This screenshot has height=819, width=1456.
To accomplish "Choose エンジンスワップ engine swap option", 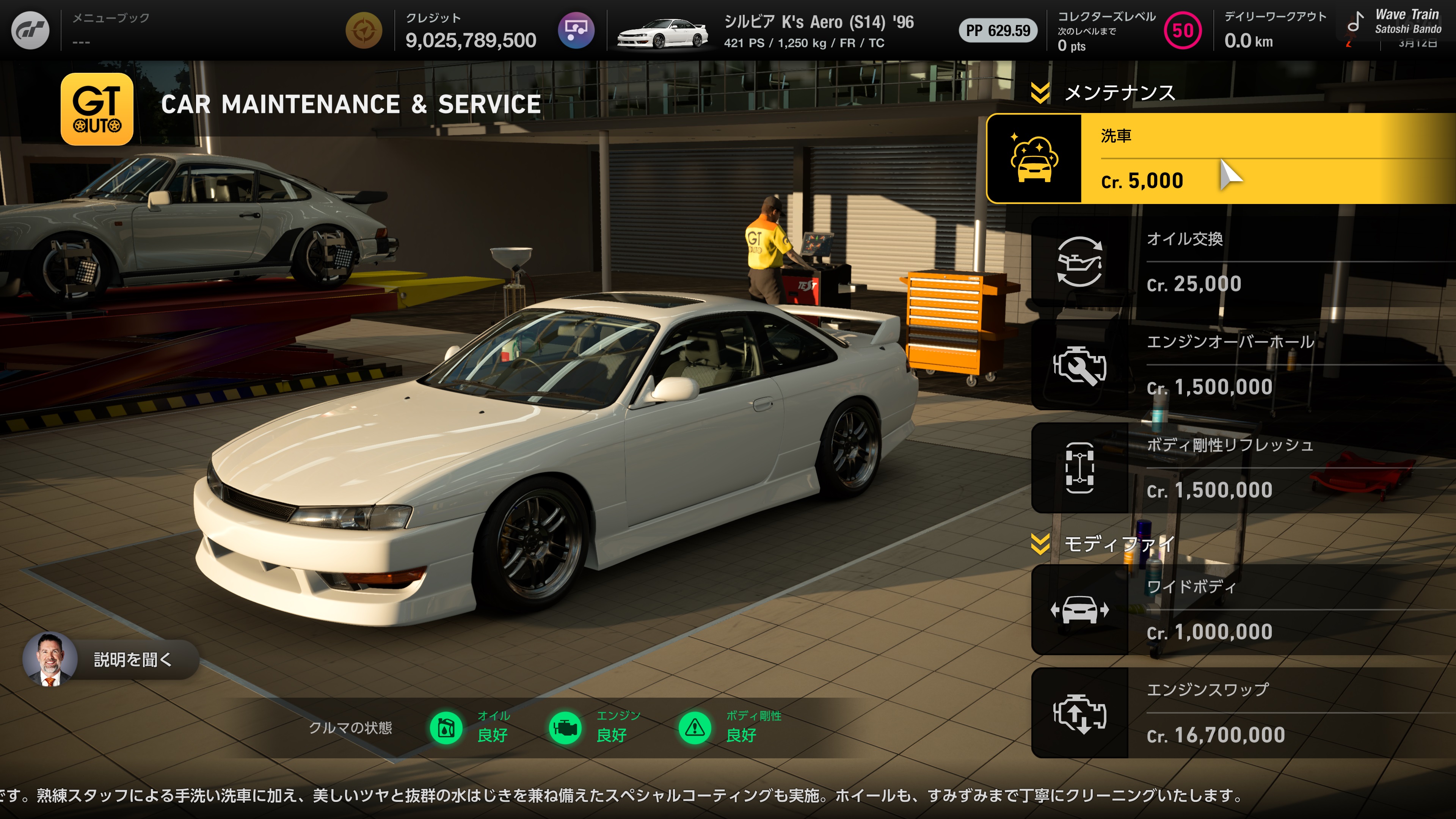I will 1244,713.
